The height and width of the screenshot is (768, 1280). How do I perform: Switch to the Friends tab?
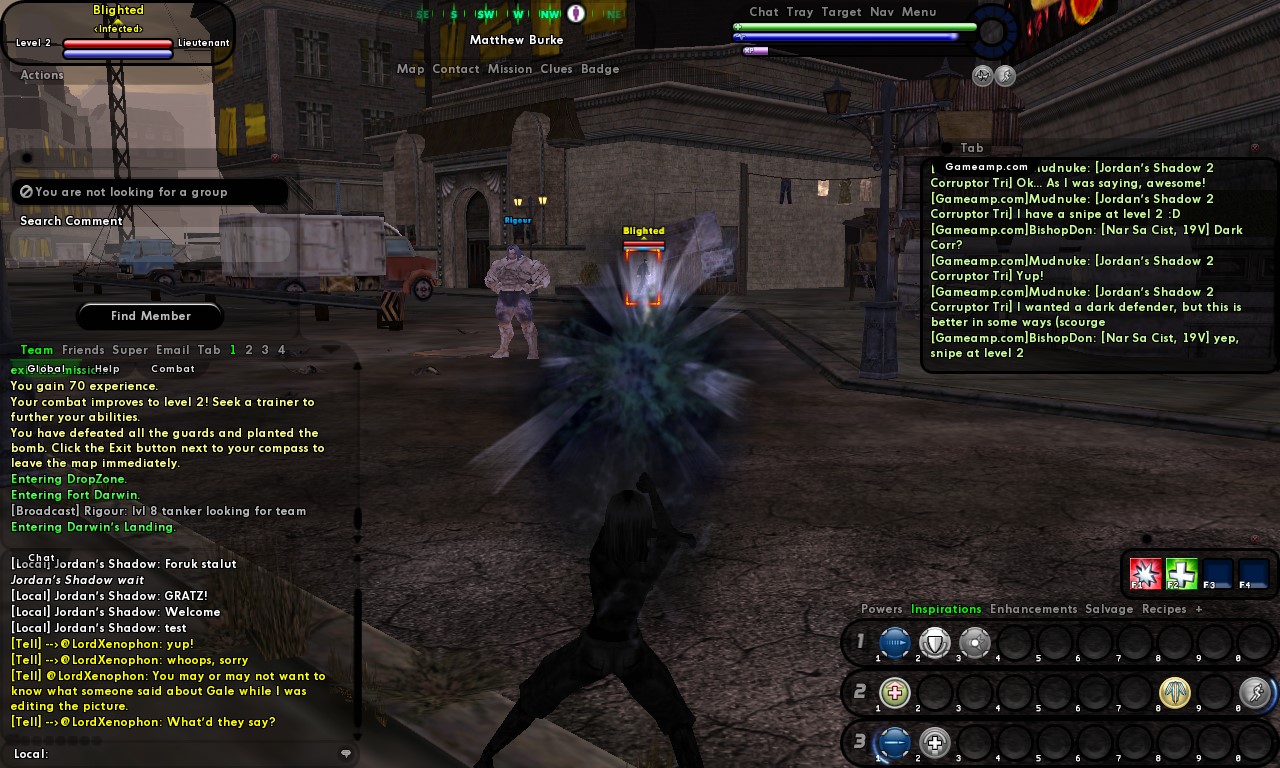point(83,350)
